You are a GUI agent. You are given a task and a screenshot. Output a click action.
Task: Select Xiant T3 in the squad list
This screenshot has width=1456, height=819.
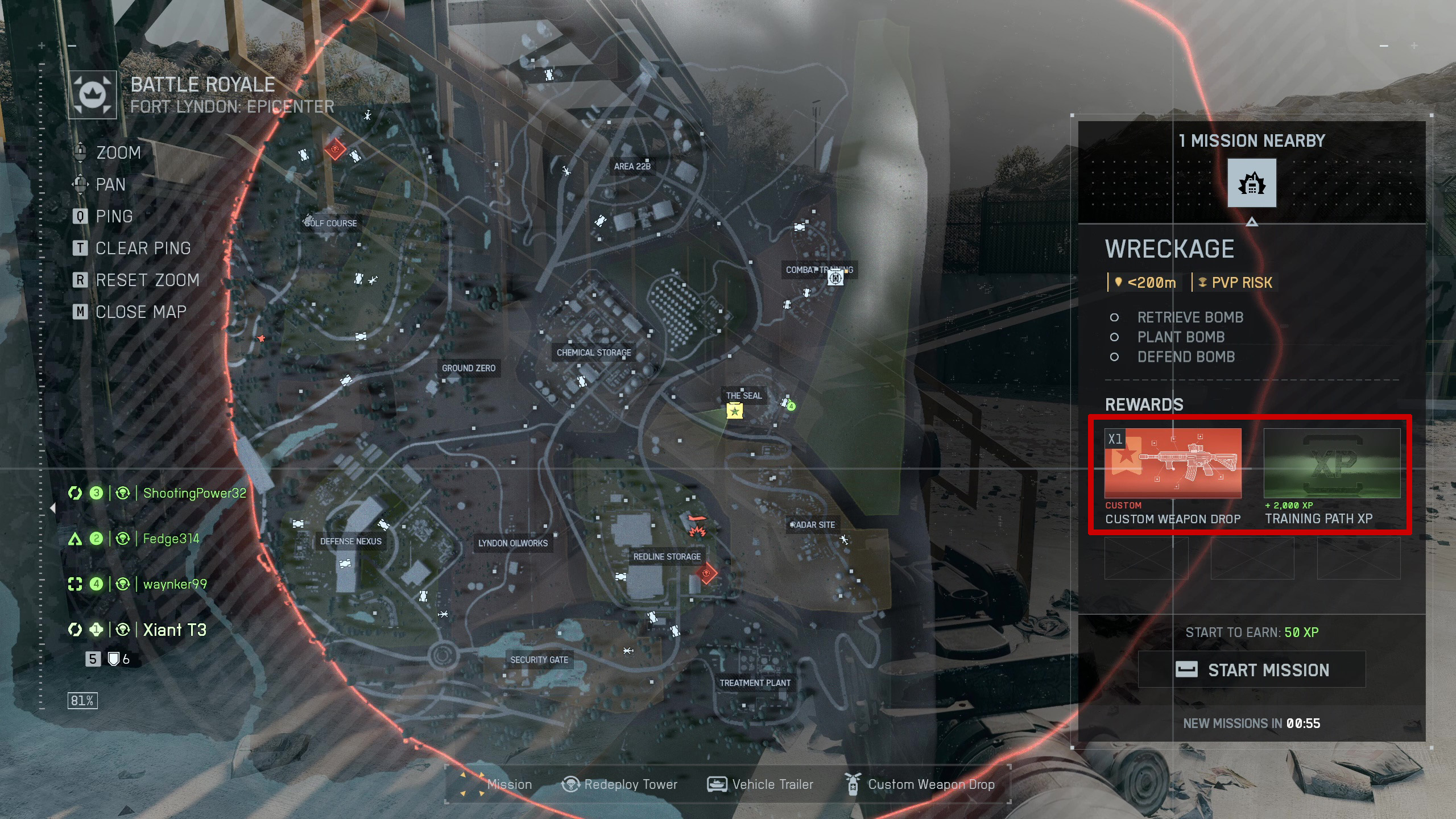[x=174, y=630]
